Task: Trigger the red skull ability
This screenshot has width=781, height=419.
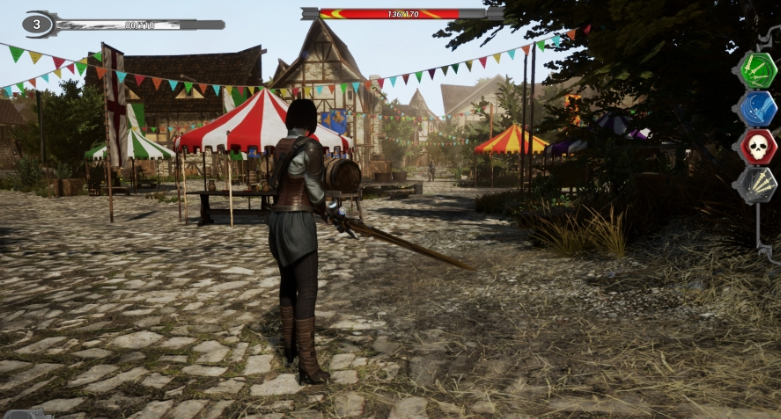Action: (x=757, y=146)
